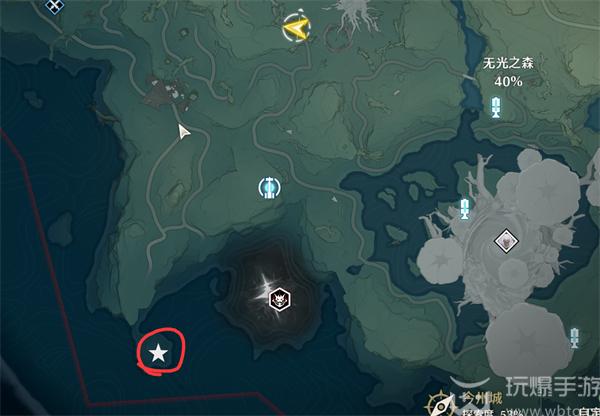Select the star marker circled in red

pyautogui.click(x=158, y=352)
